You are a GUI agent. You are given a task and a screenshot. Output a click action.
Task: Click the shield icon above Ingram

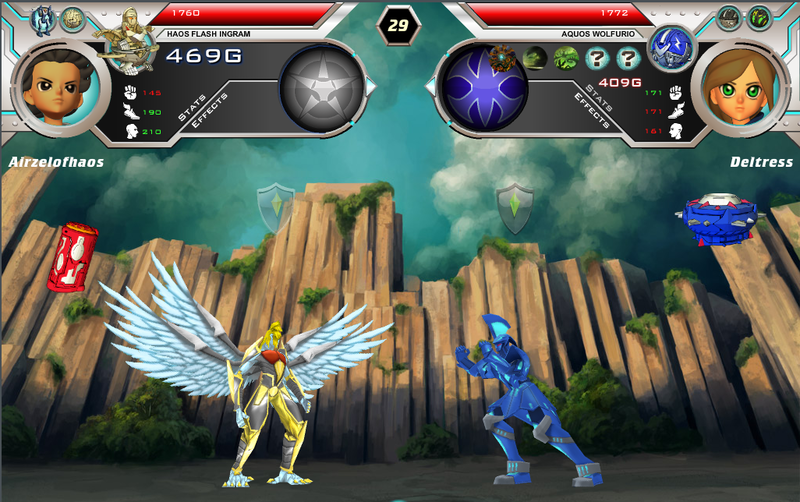274,206
